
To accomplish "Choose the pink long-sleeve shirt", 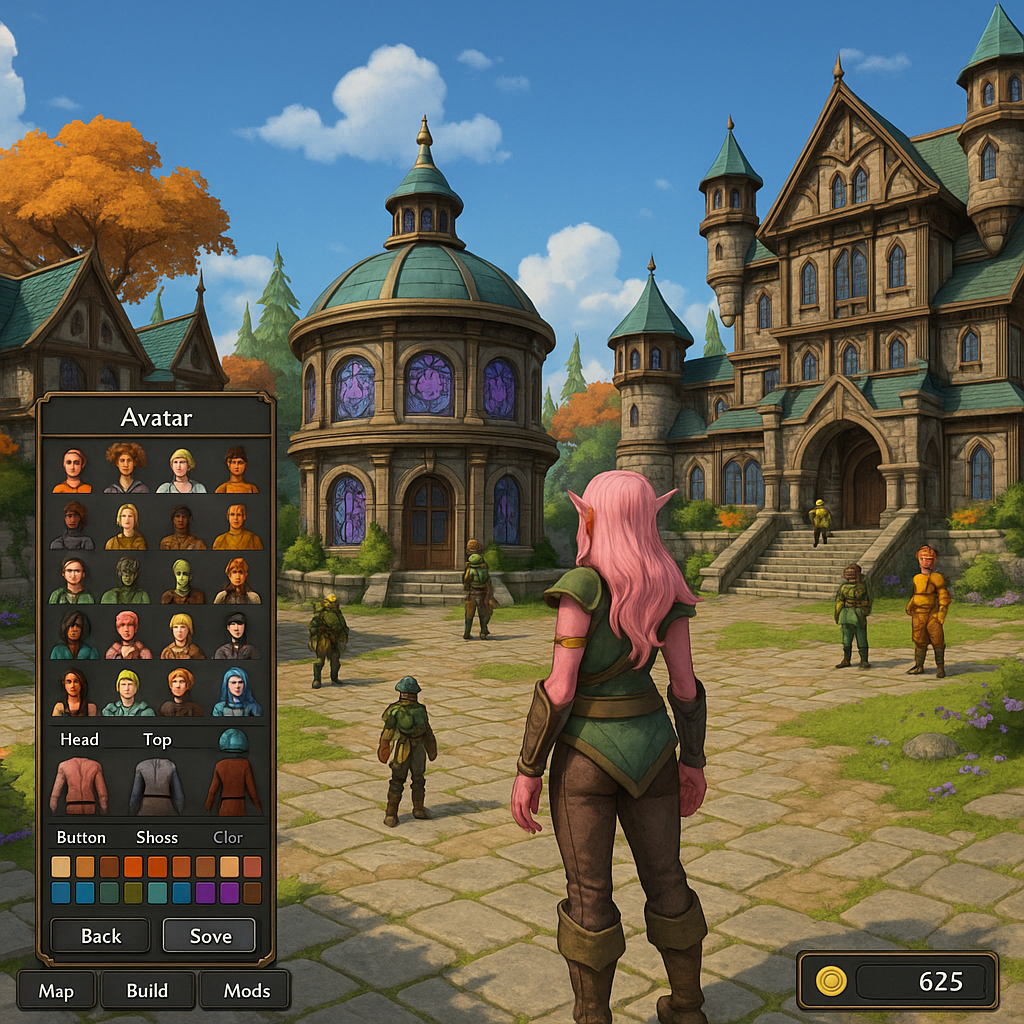I will 79,785.
